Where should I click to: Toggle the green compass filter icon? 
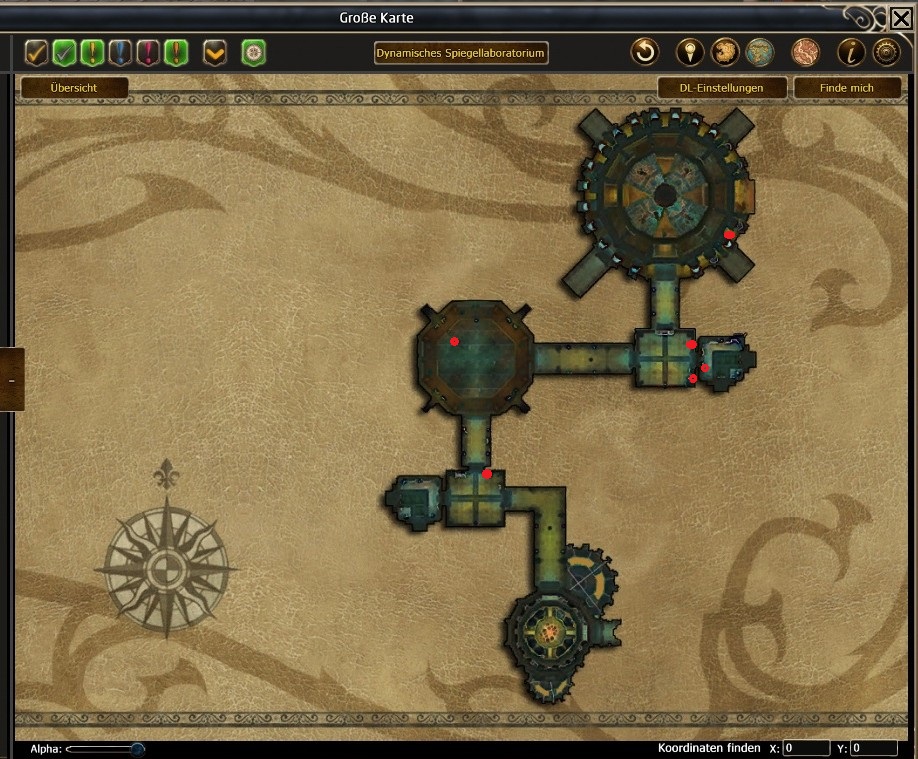tap(253, 52)
